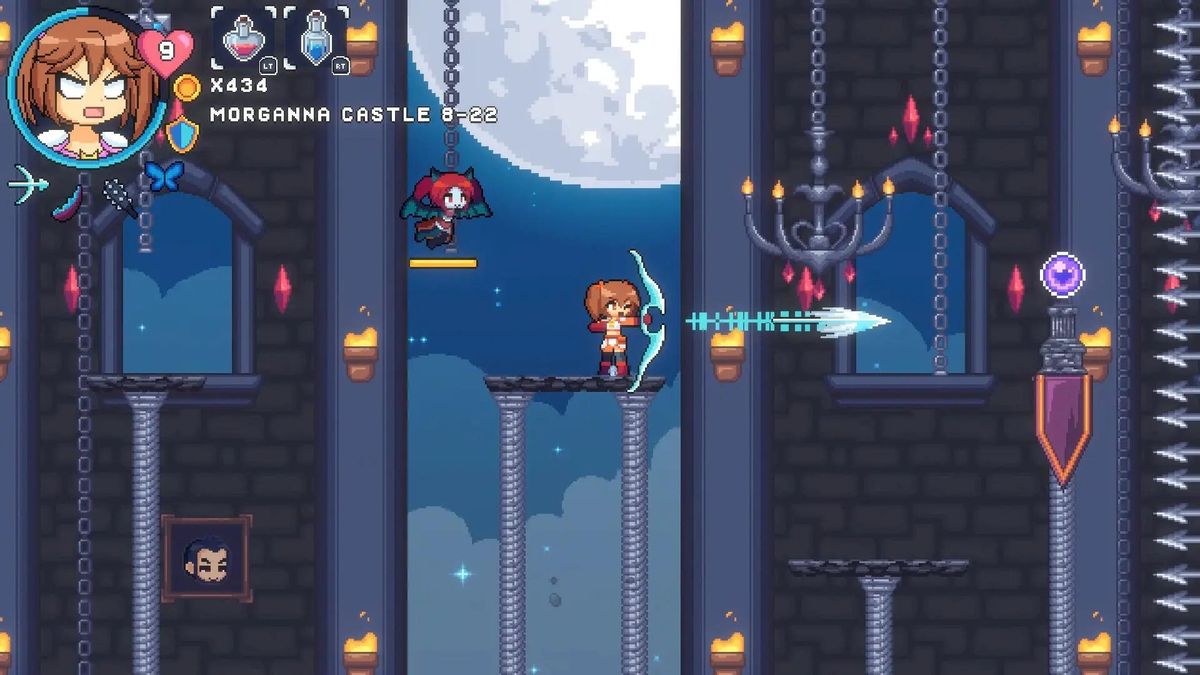
Task: Select the spiked mace weapon icon
Action: point(120,197)
